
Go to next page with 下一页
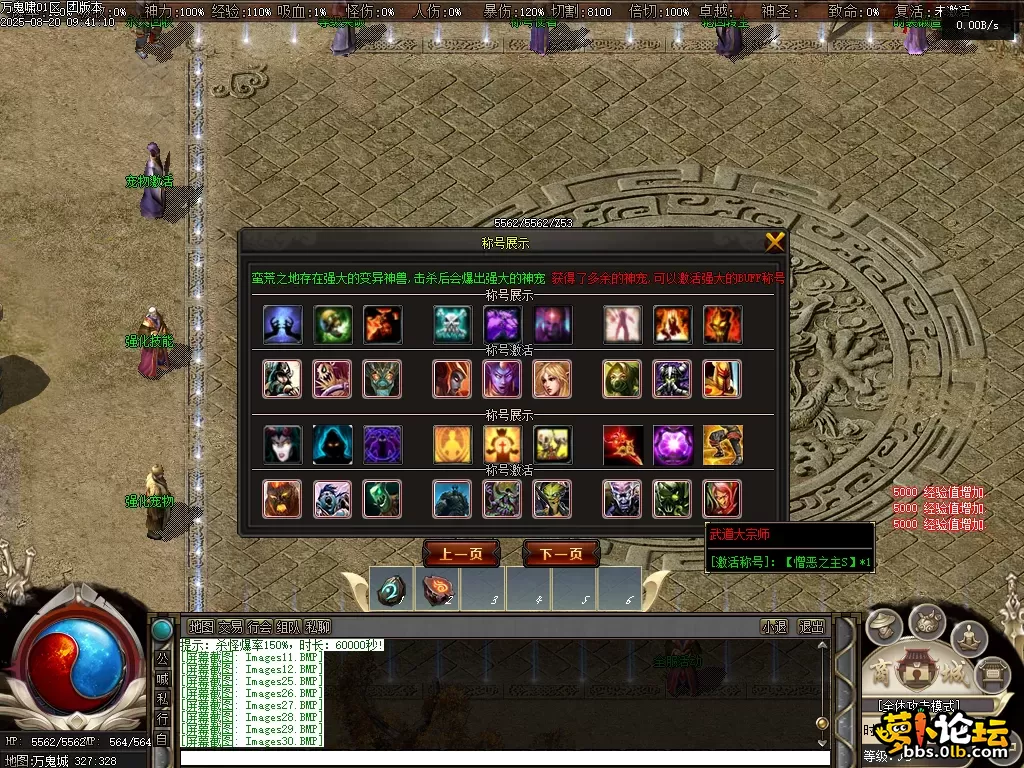coord(561,554)
